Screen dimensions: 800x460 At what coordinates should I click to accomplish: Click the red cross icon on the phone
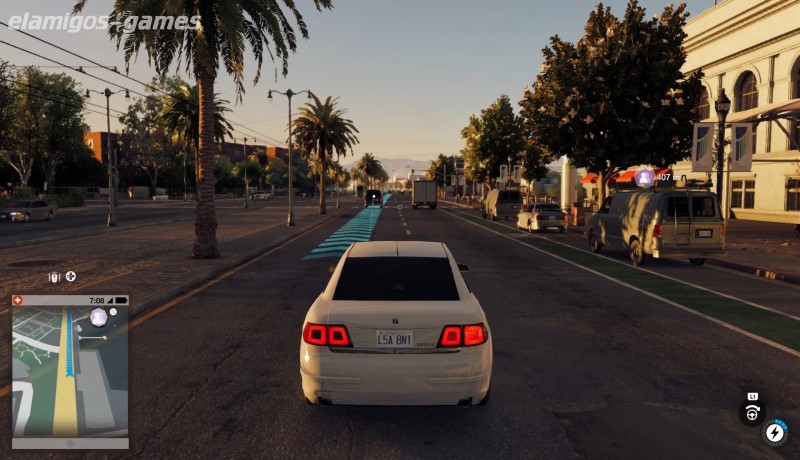pyautogui.click(x=17, y=300)
